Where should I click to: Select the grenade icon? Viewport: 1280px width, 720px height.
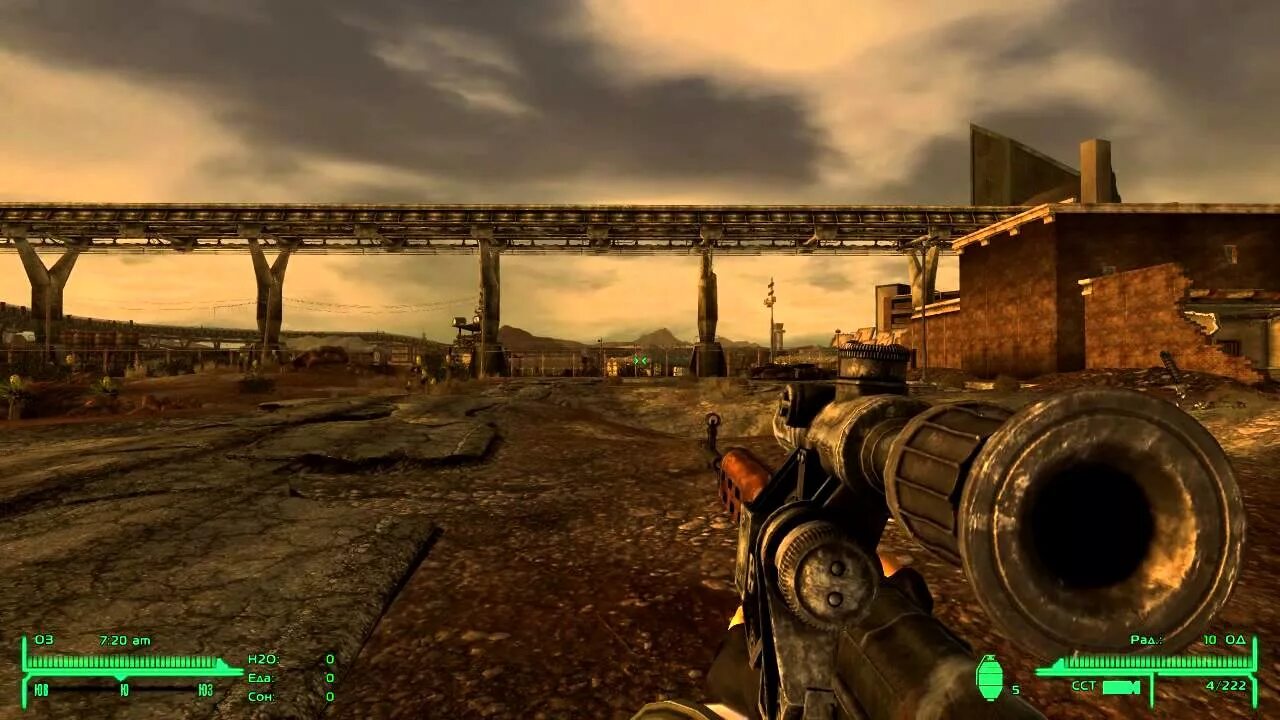988,678
